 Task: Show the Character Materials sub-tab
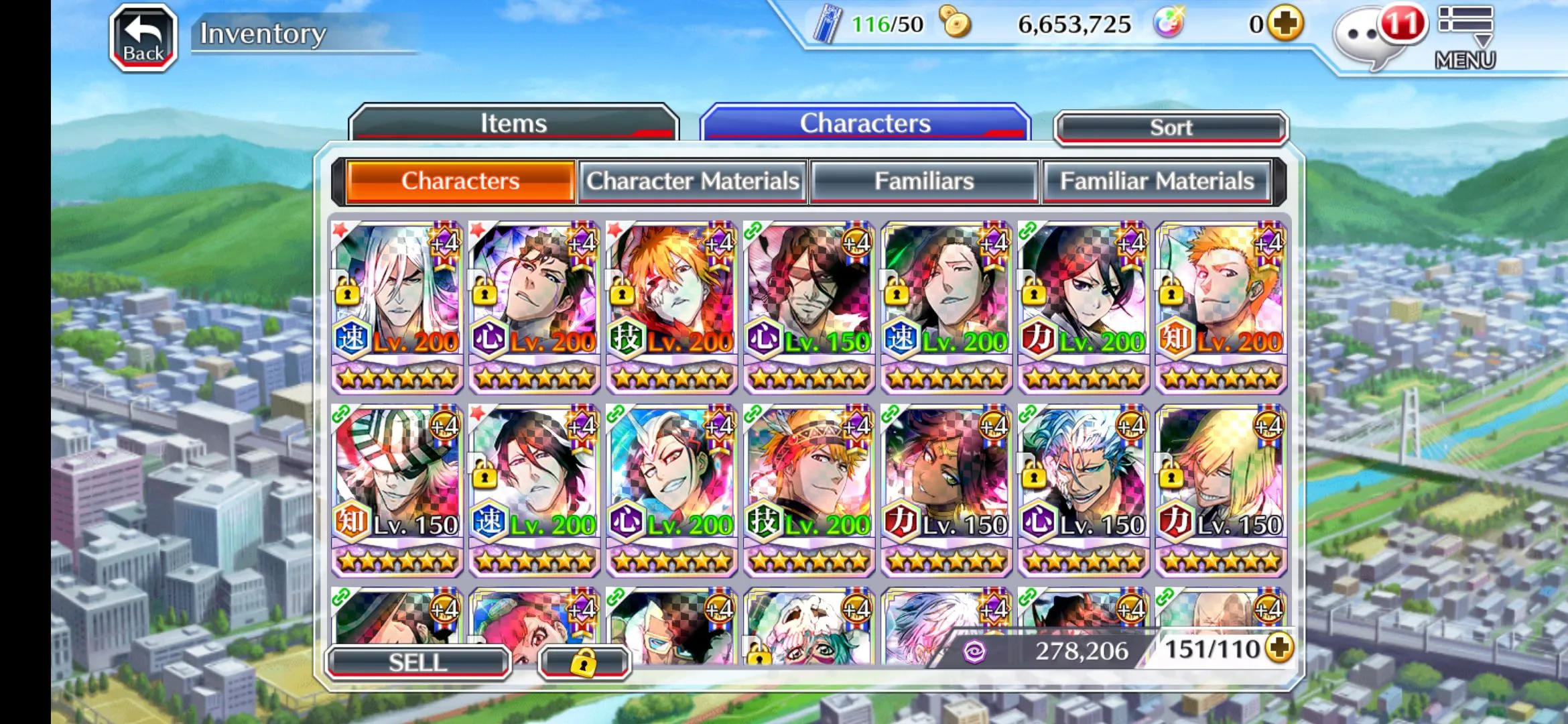click(x=693, y=181)
